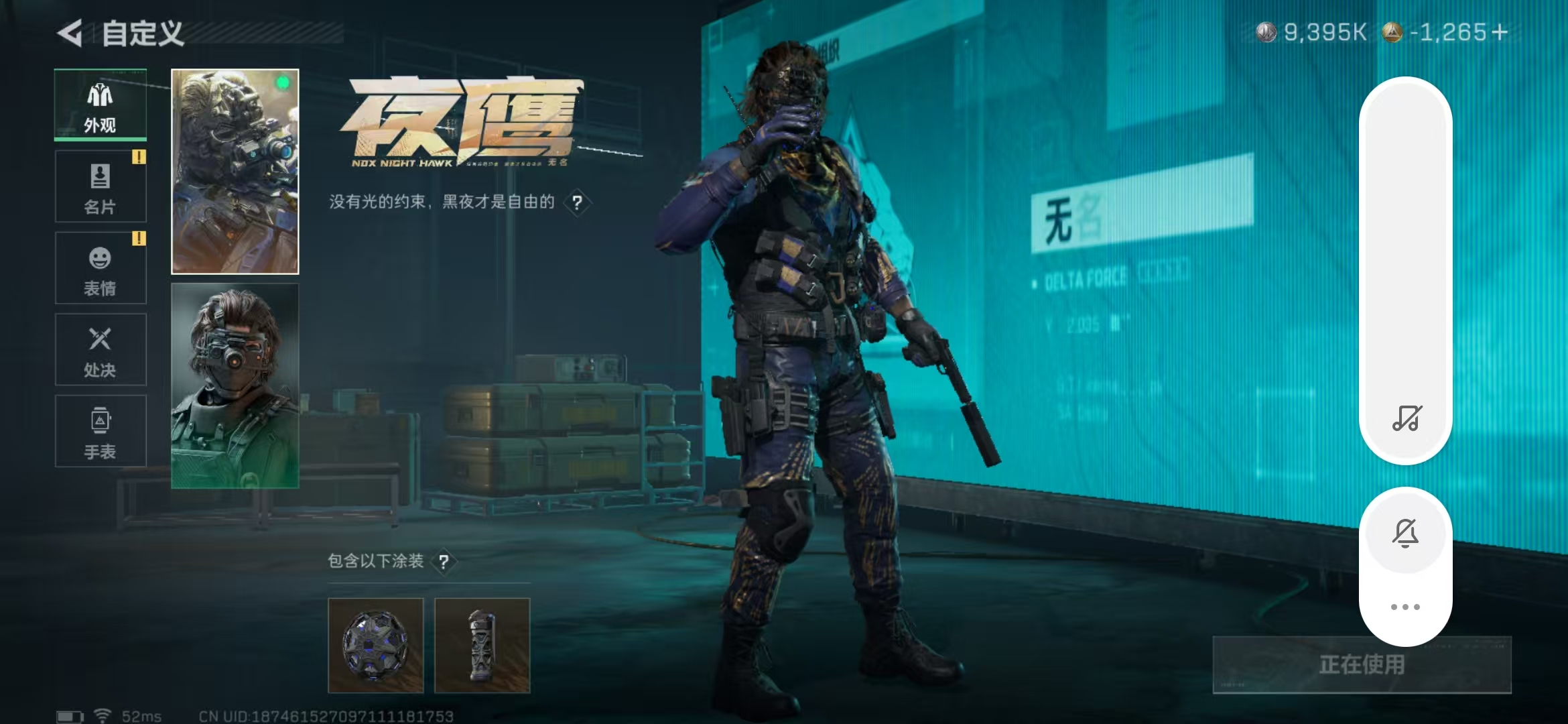
Task: Disable notifications via the bell icon
Action: click(x=1406, y=533)
